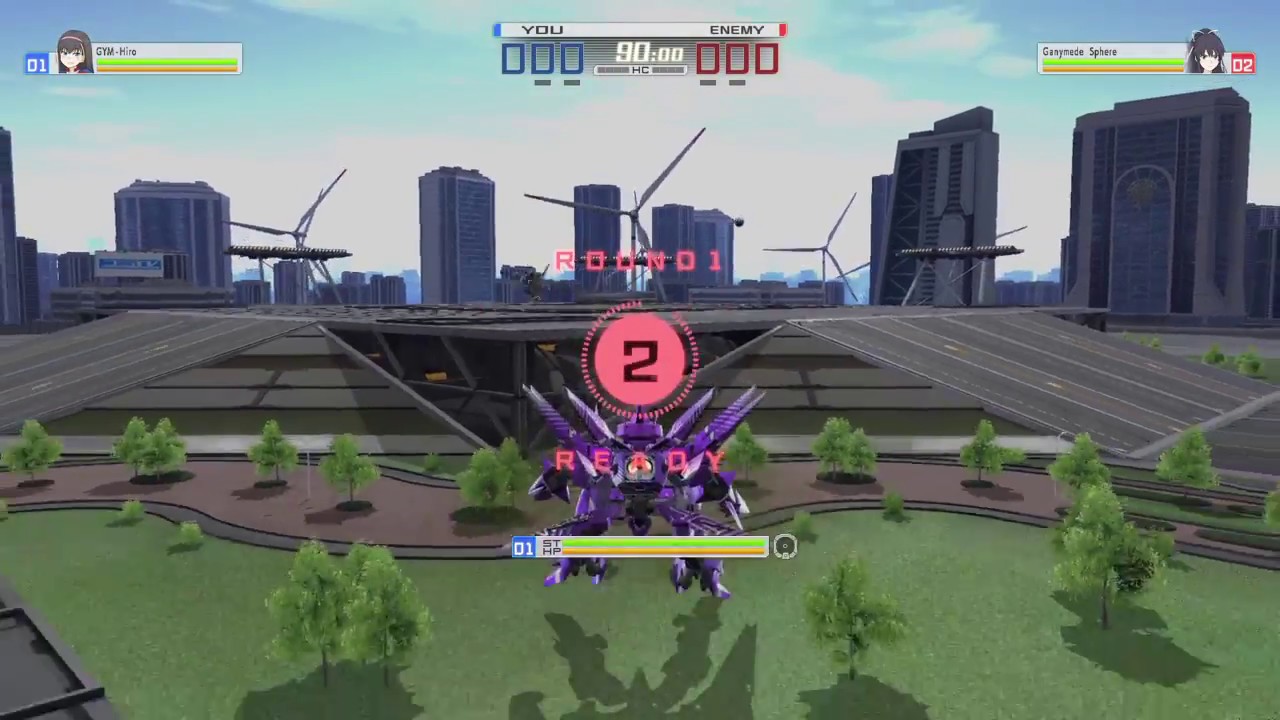Image resolution: width=1280 pixels, height=720 pixels.
Task: Select the Ganymede Sphere enemy portrait
Action: coord(1207,55)
